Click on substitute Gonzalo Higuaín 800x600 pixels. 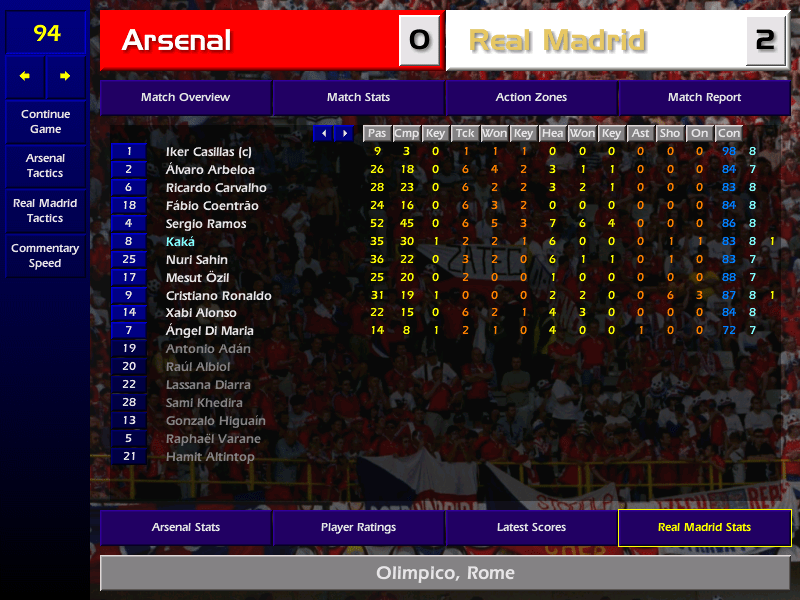pos(215,421)
